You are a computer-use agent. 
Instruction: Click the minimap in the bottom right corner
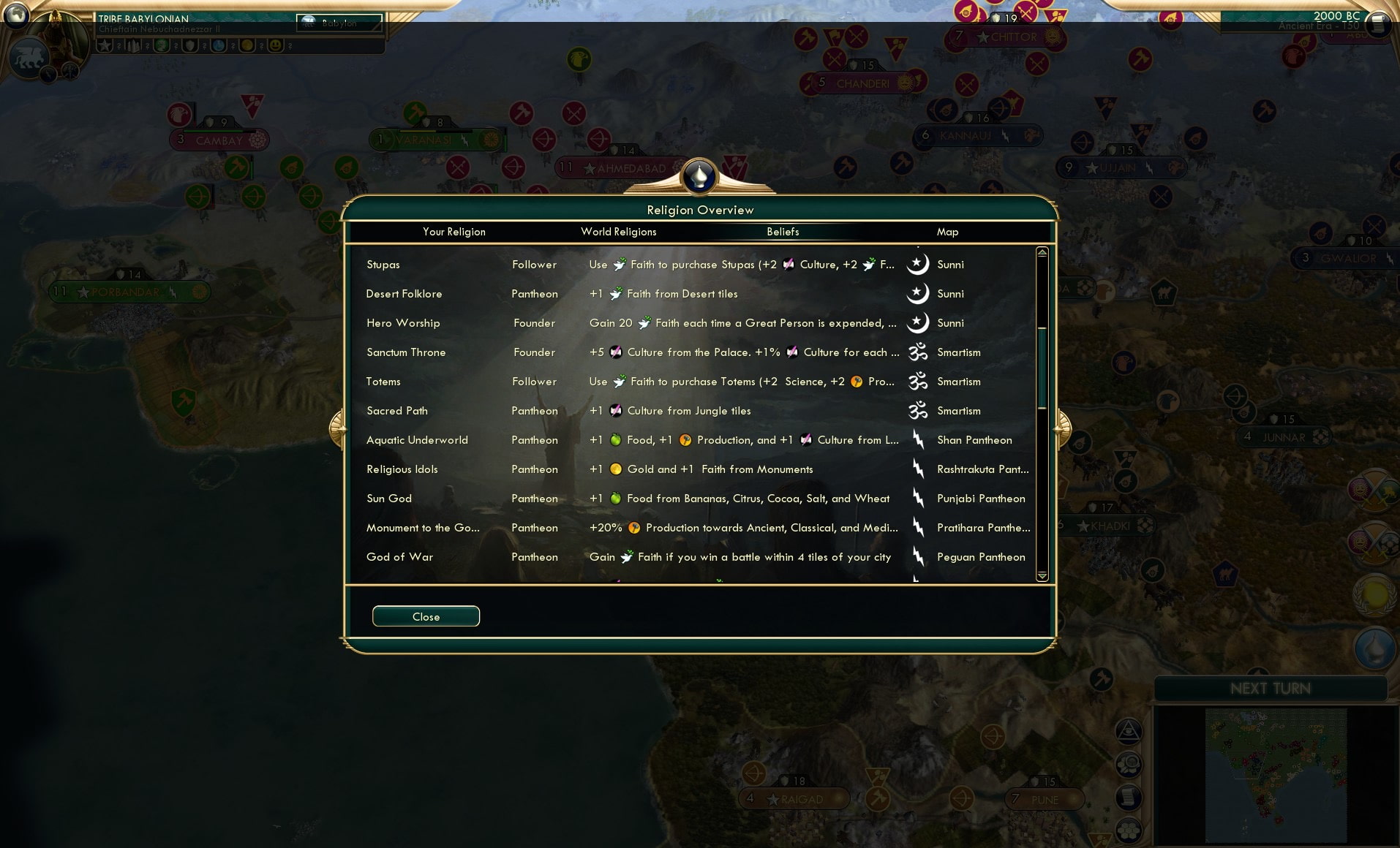[x=1276, y=775]
